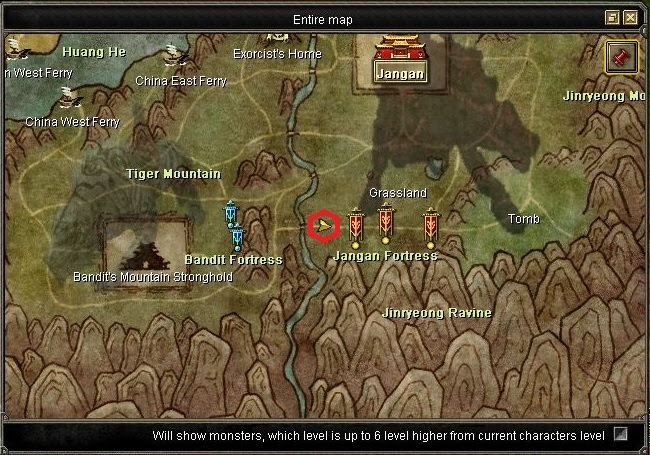Close the Entire map window

click(630, 18)
